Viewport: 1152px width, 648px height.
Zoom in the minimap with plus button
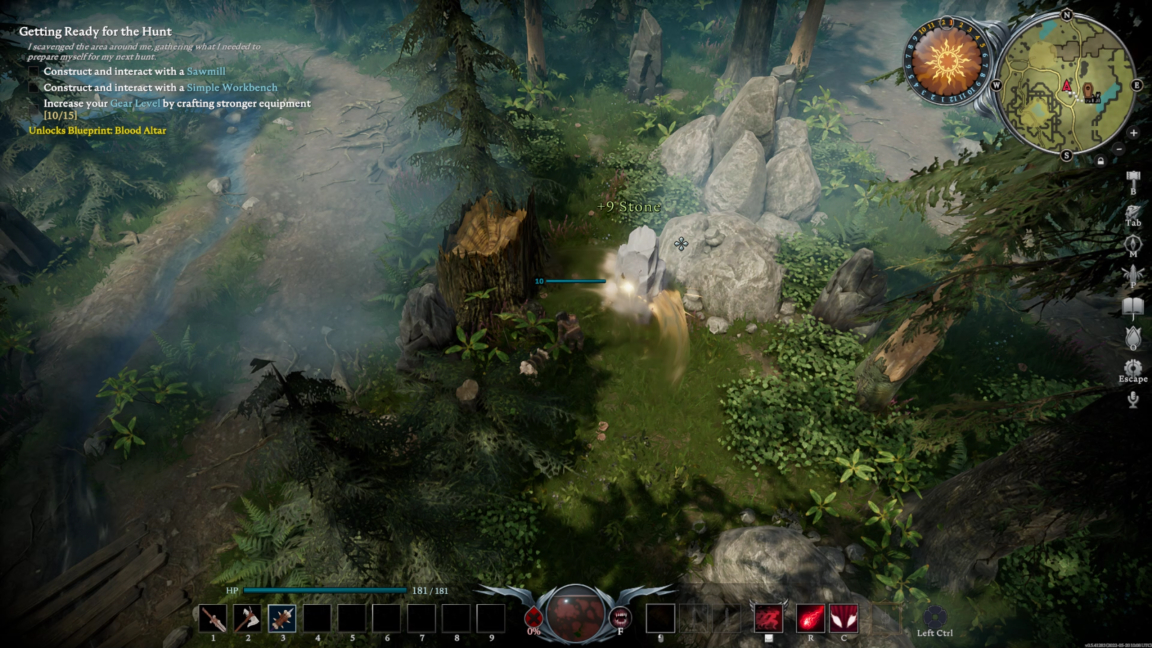pyautogui.click(x=1133, y=133)
